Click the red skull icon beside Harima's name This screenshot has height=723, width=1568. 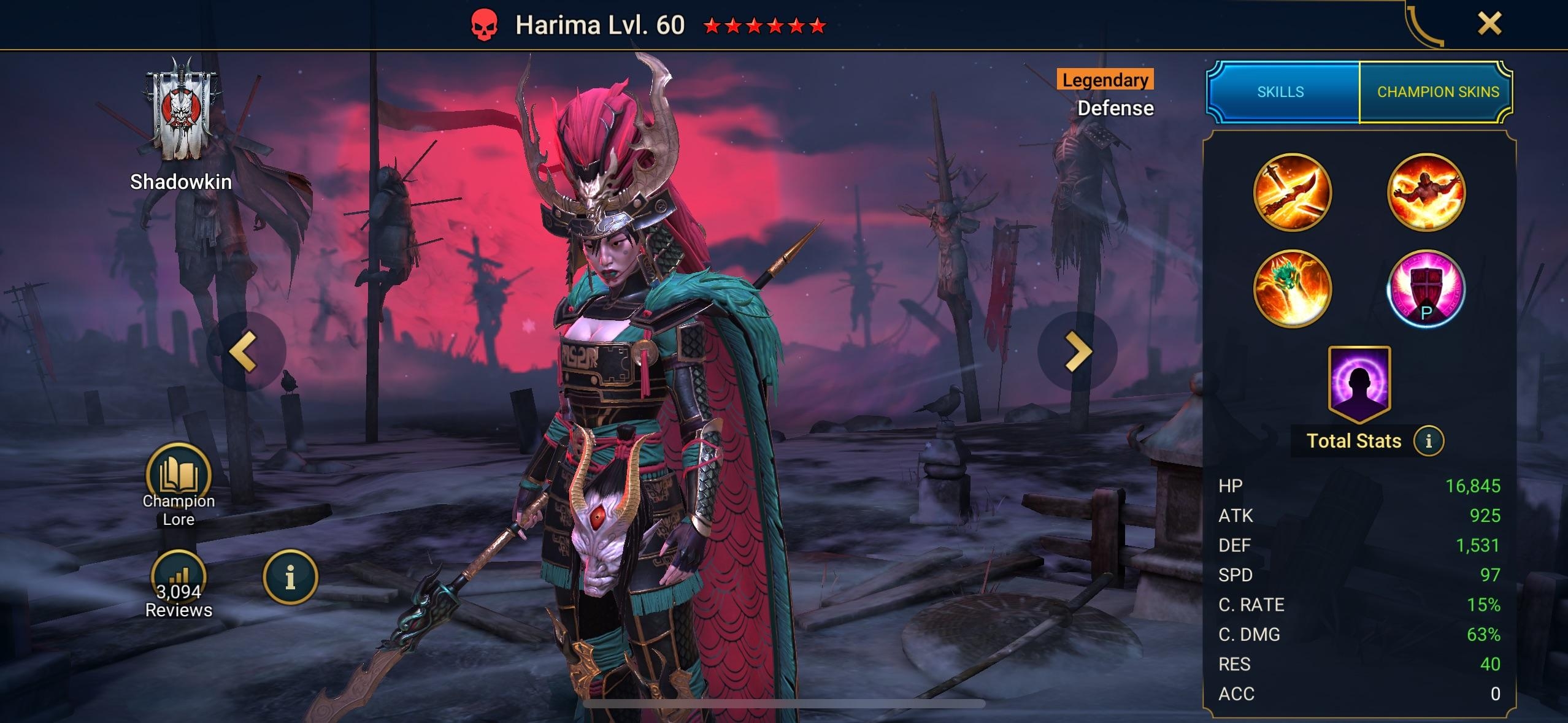484,25
